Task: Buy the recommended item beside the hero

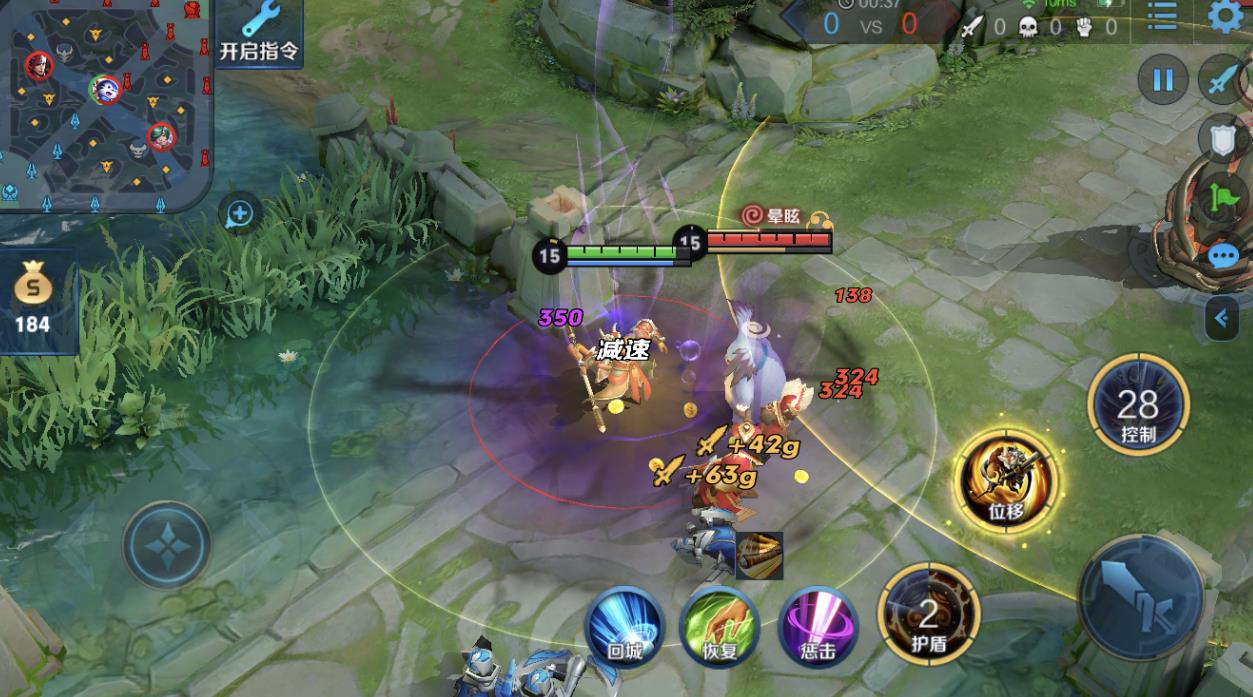Action: tap(759, 555)
